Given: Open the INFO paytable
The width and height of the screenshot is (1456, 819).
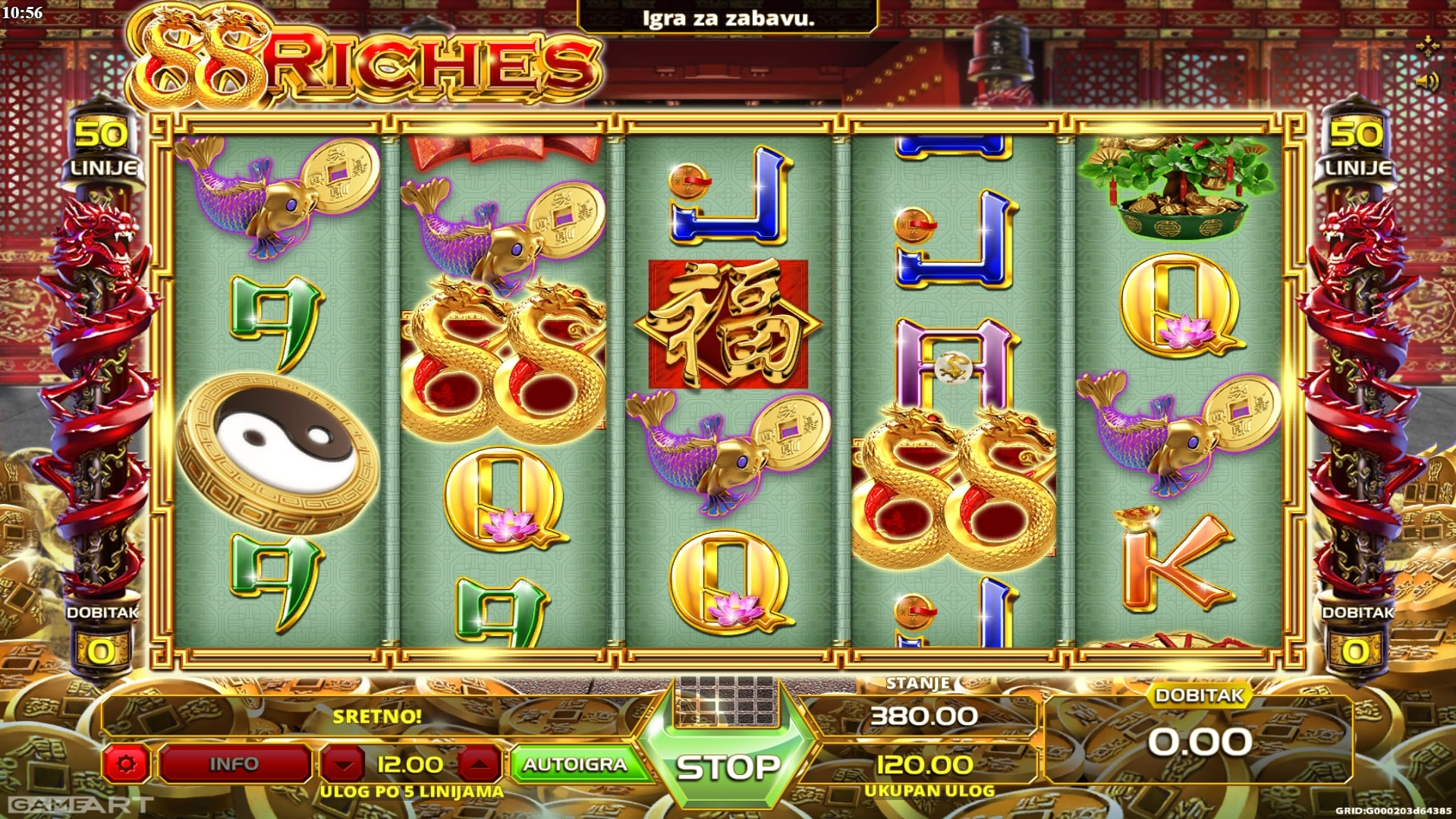Looking at the screenshot, I should 234,764.
